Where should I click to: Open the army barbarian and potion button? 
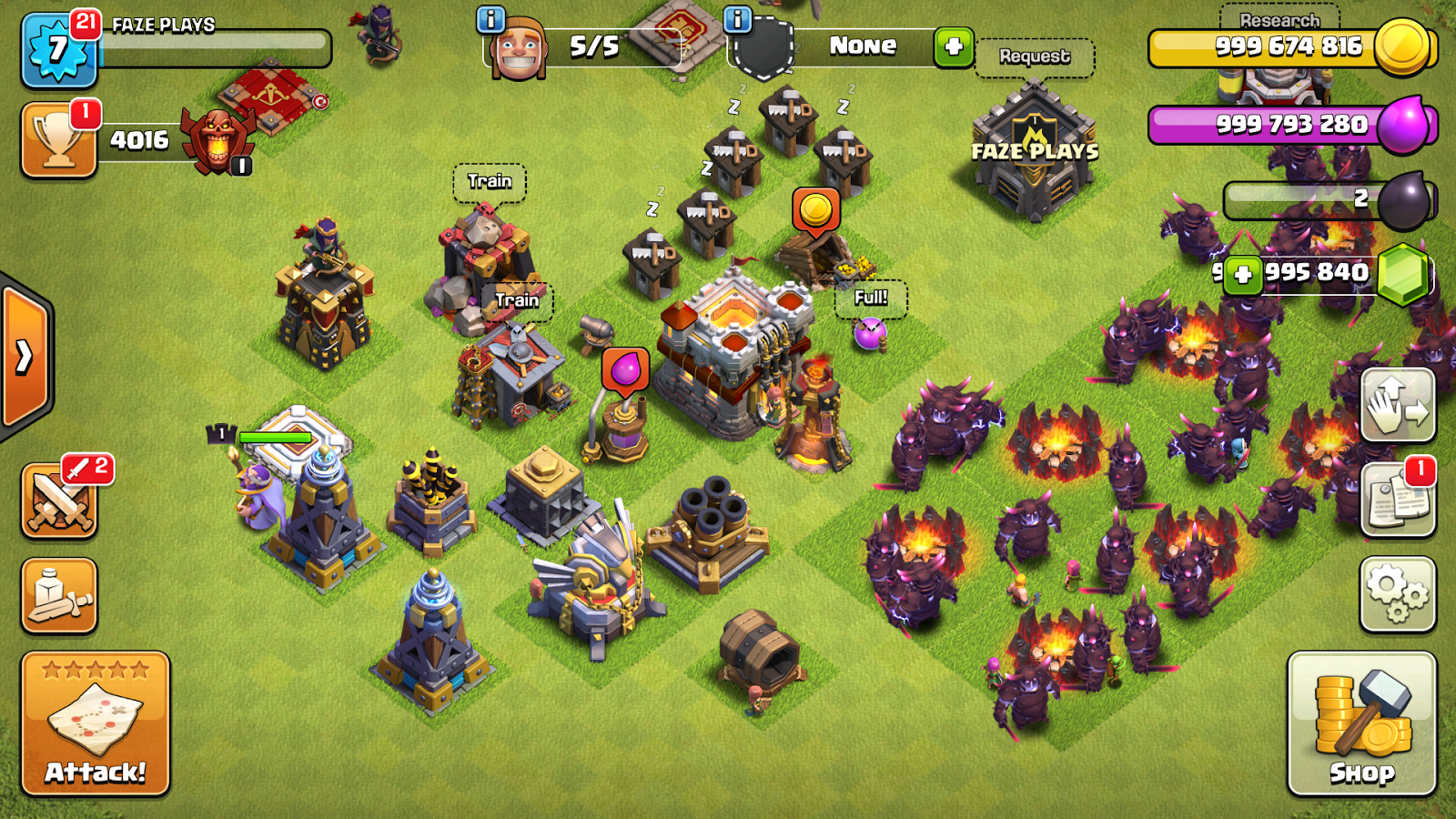click(59, 595)
